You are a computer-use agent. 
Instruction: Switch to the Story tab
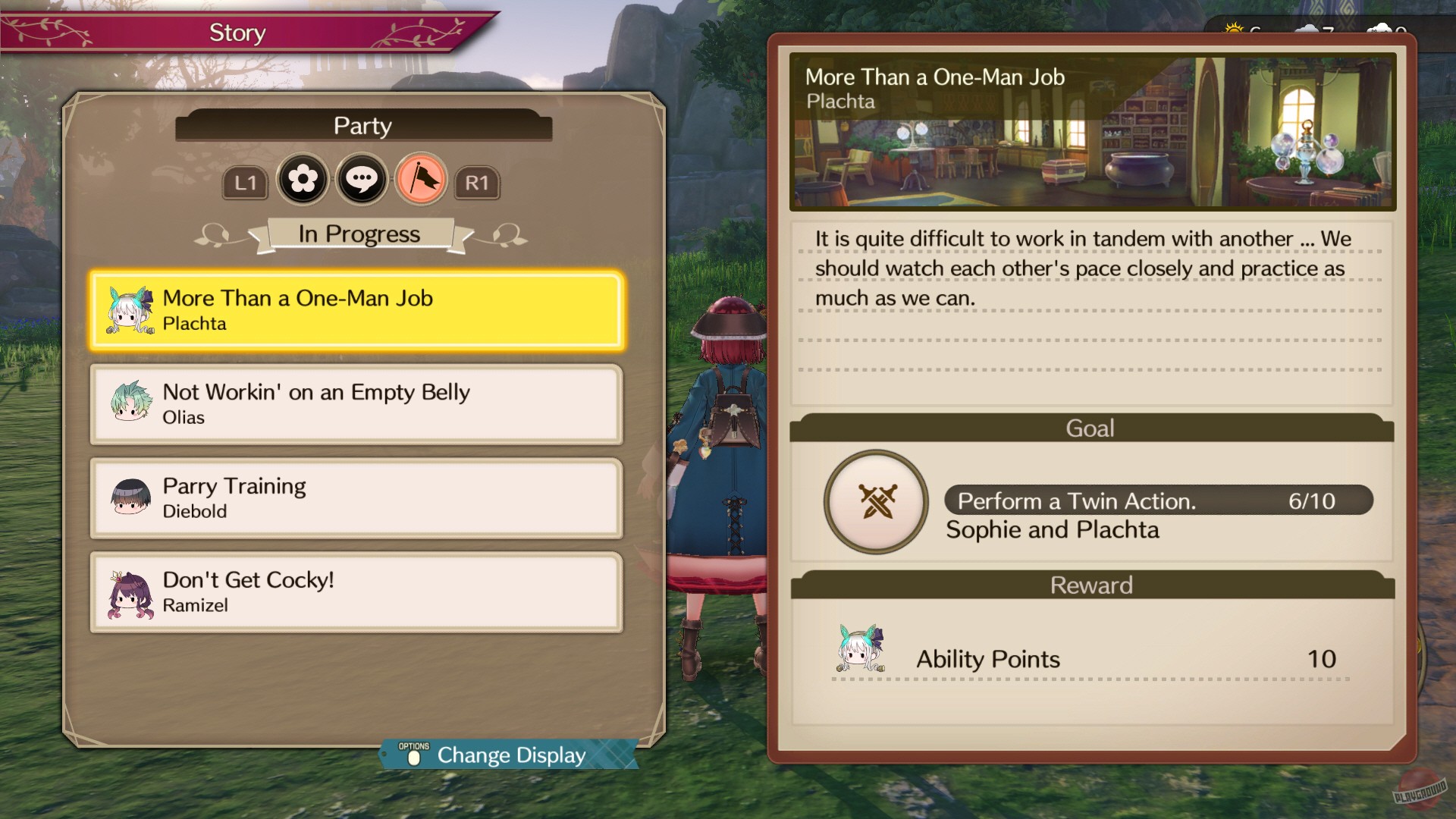click(x=236, y=32)
